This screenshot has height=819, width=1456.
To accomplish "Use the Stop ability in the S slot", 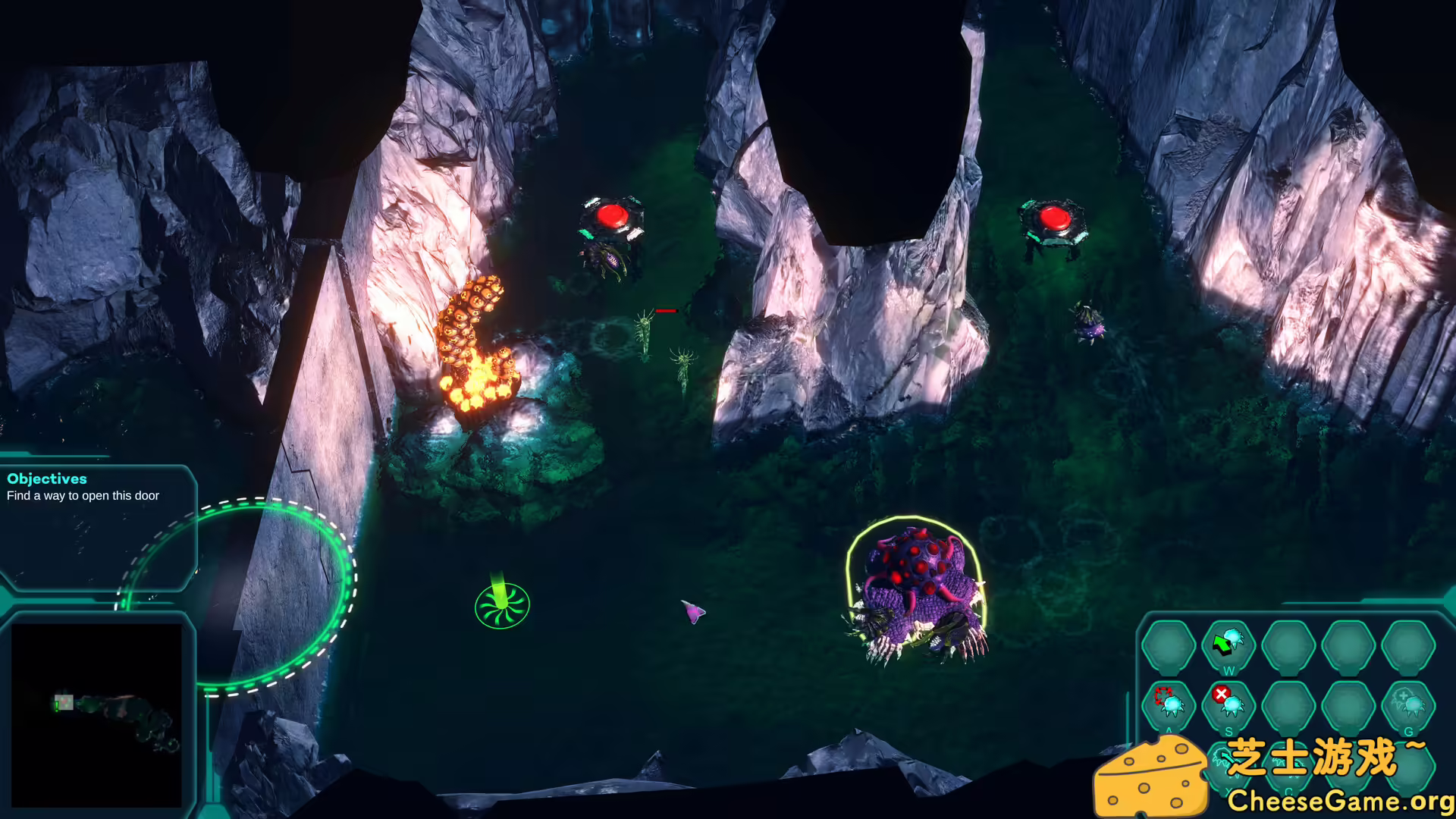I will click(1231, 704).
